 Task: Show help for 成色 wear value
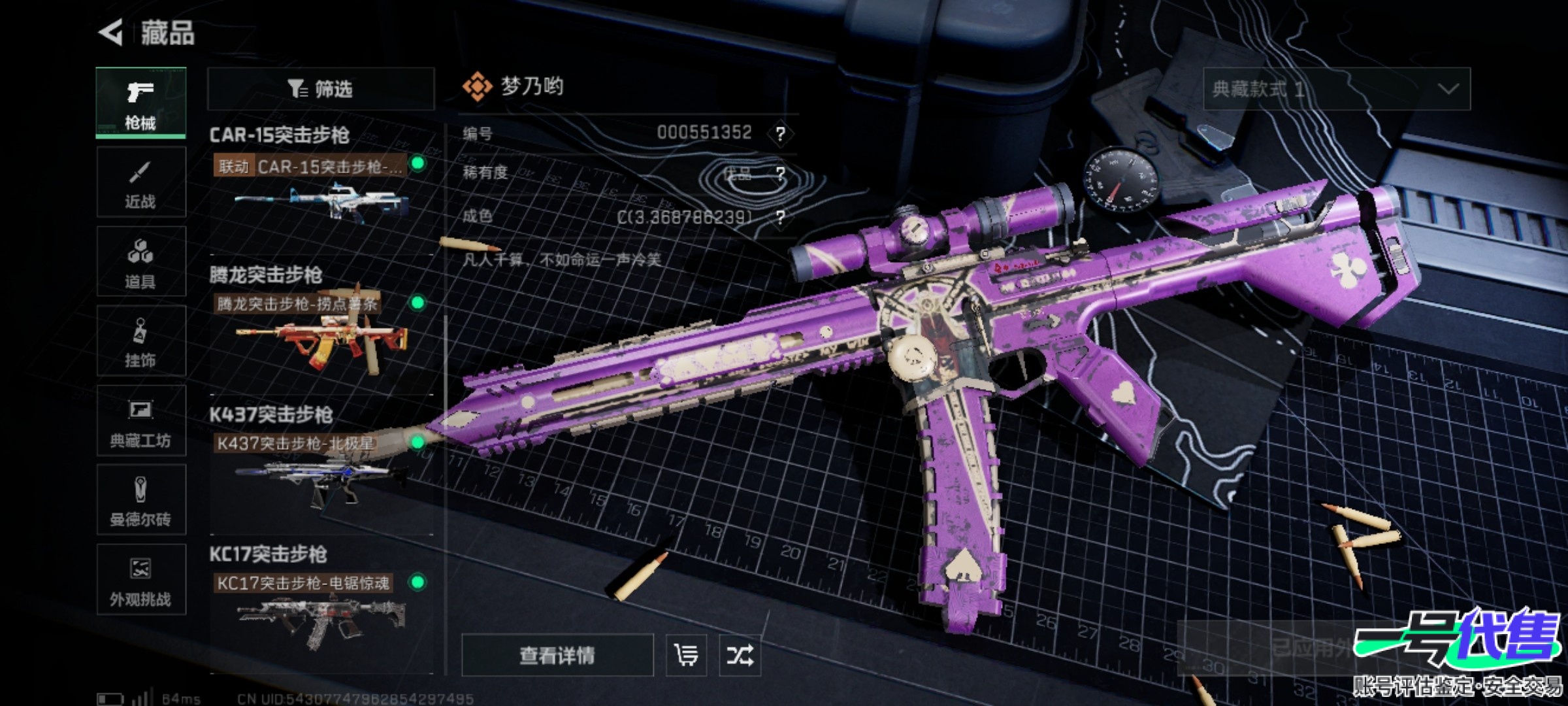[780, 216]
